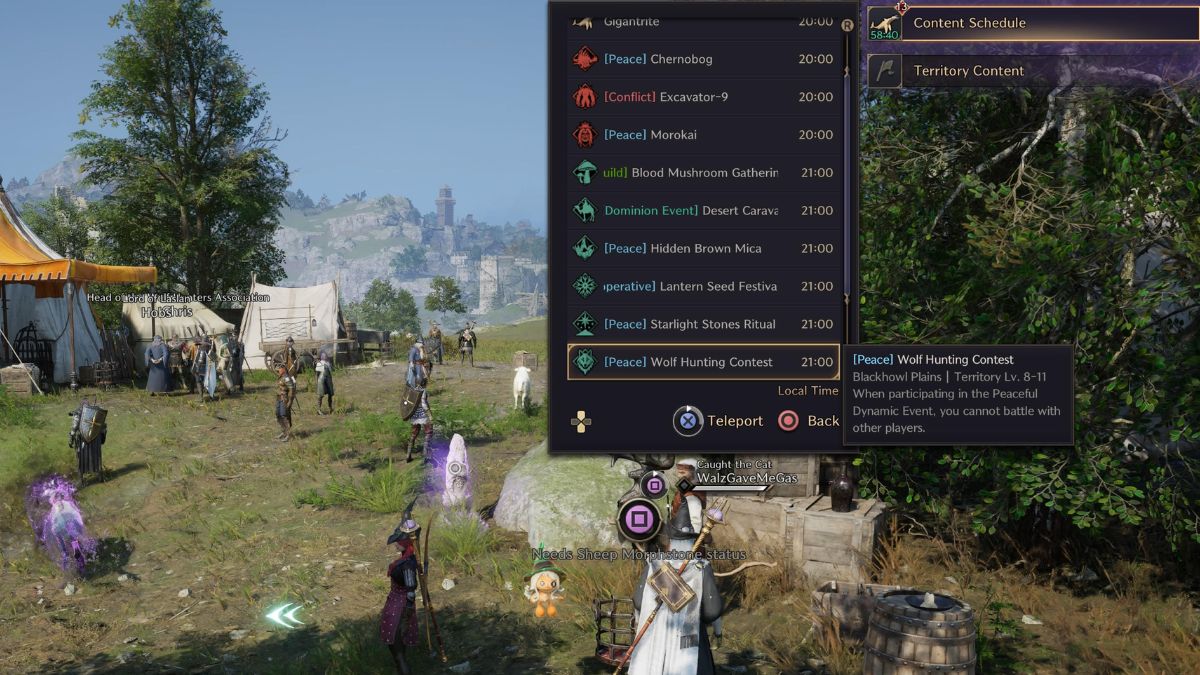Teleport to the selected event

(719, 421)
